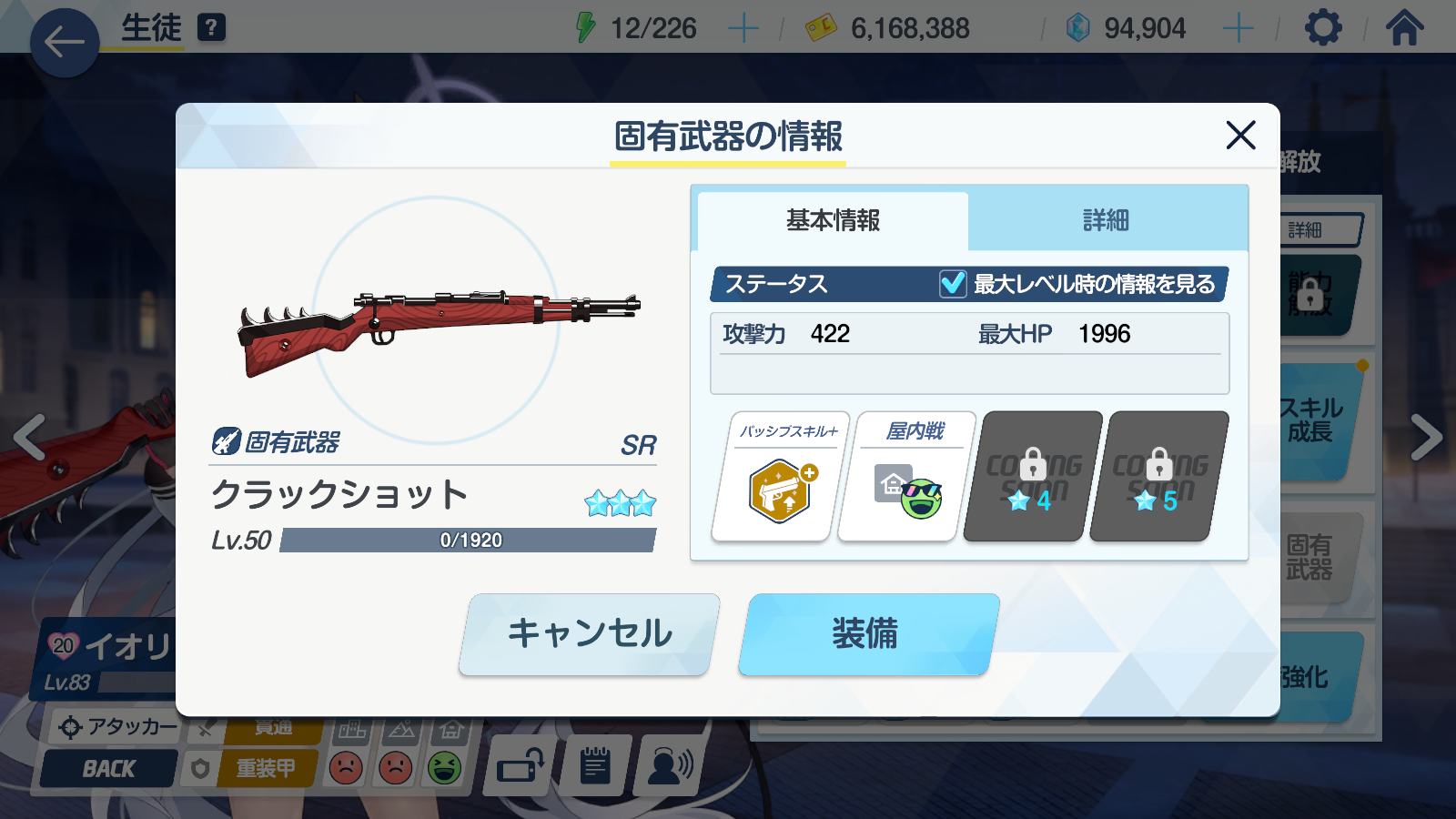Click the キャンセル cancel button

(589, 634)
